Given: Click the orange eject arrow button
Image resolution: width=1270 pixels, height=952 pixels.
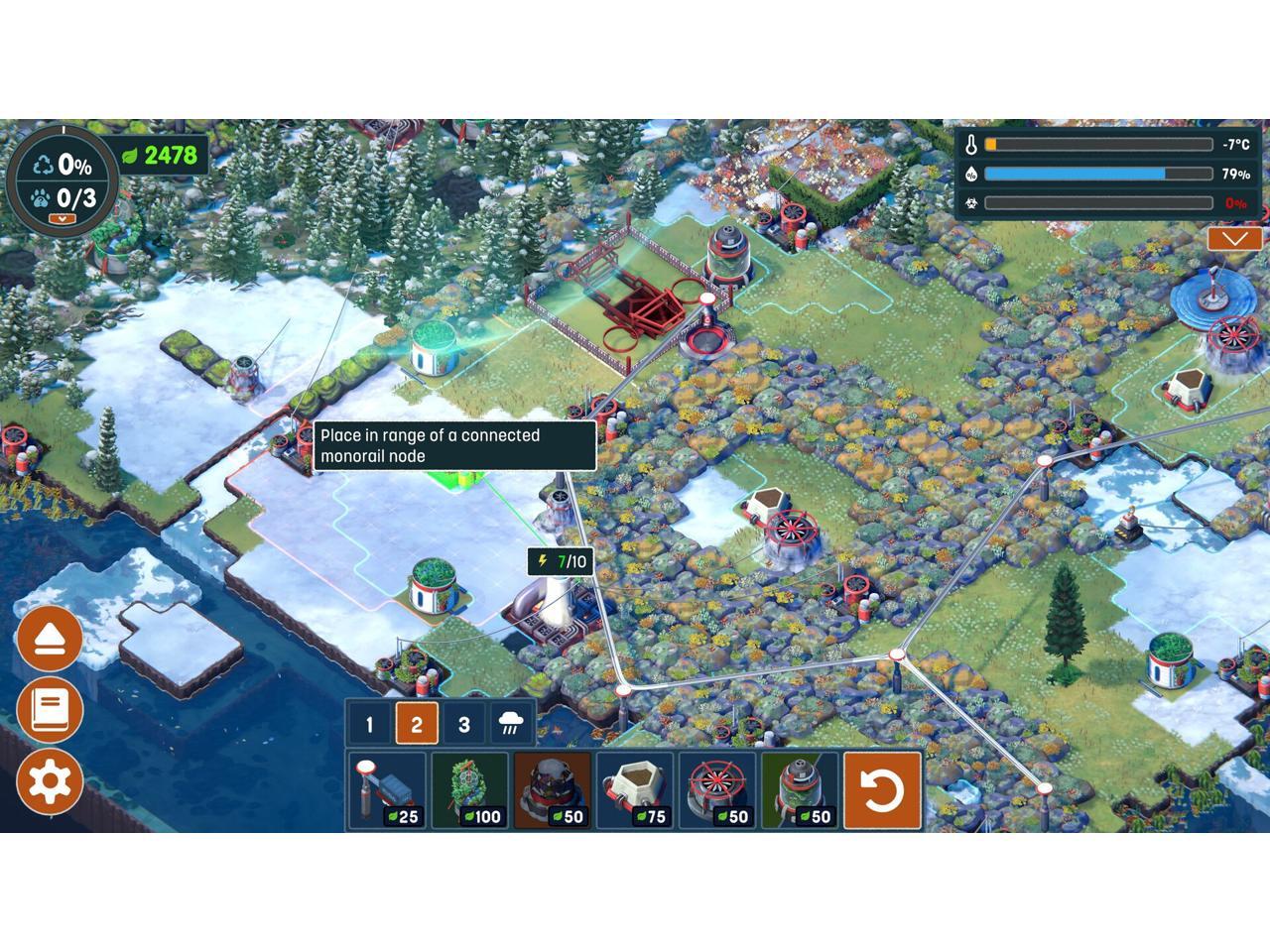Looking at the screenshot, I should tap(50, 640).
